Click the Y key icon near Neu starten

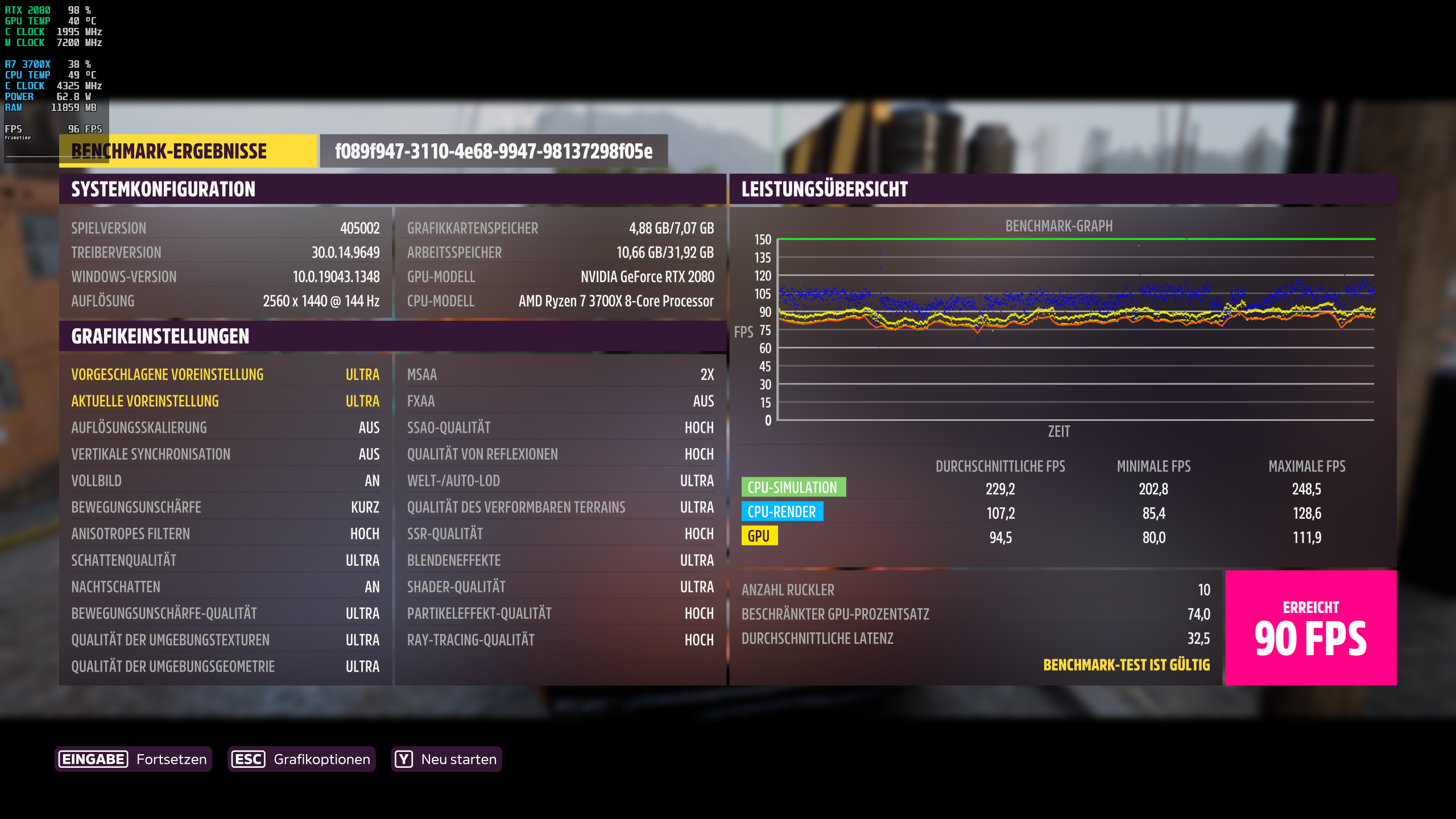403,759
